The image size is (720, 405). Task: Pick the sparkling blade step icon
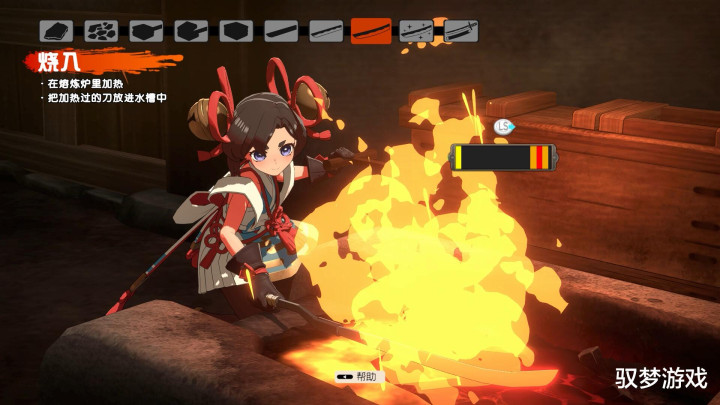click(416, 30)
